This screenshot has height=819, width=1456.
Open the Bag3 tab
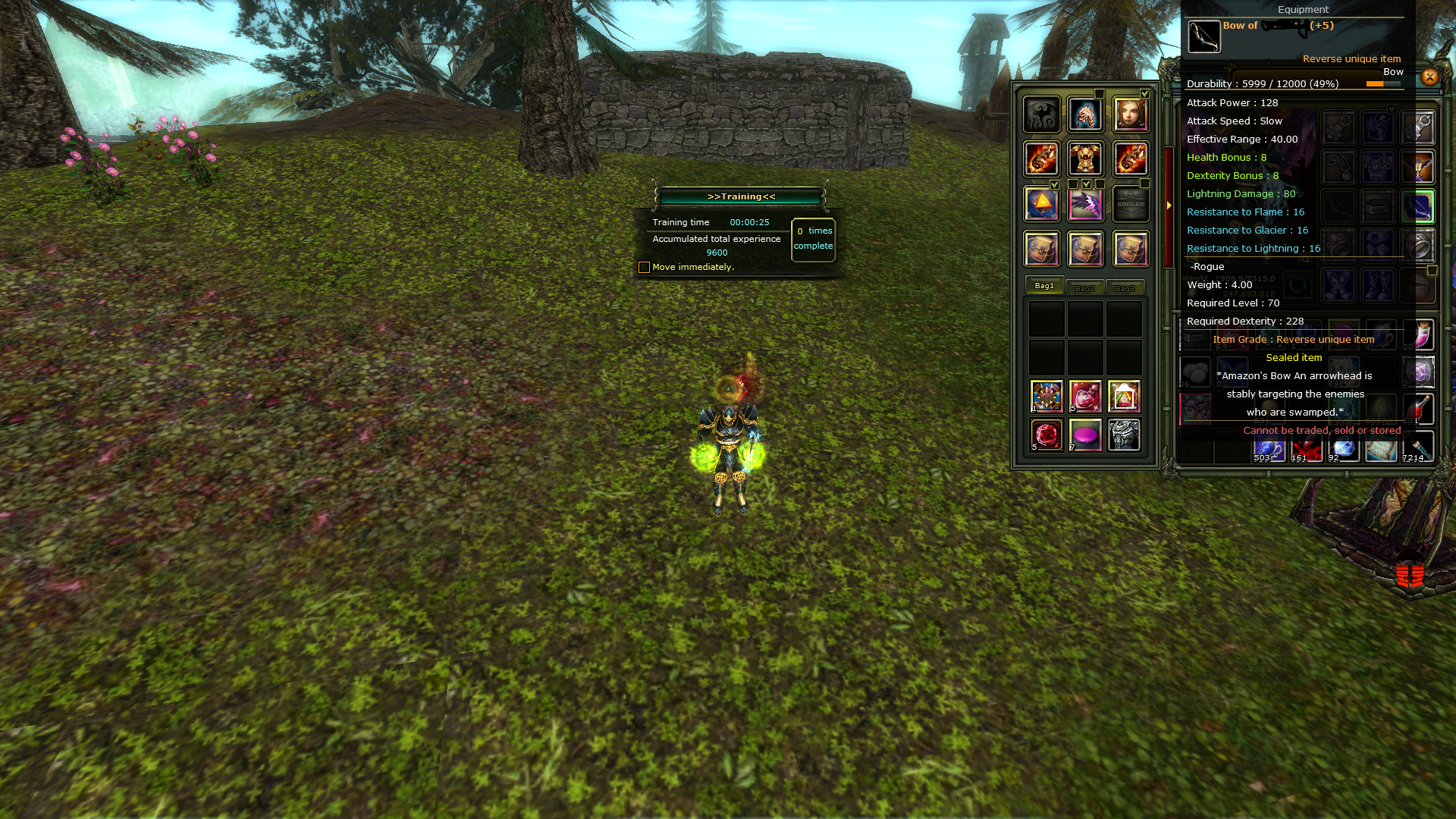point(1125,288)
